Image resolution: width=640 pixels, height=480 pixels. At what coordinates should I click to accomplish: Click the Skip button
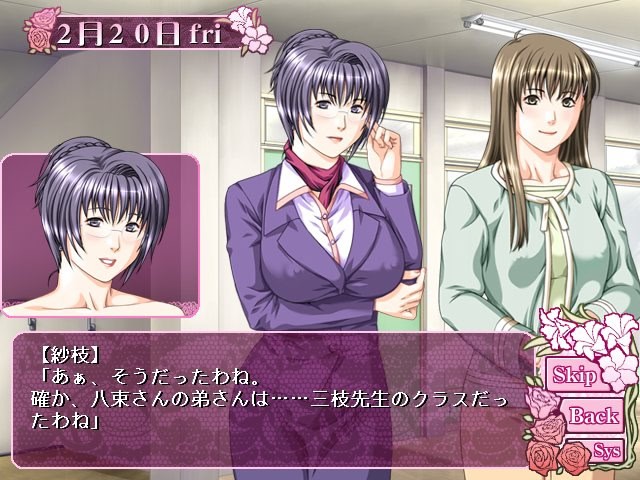(577, 377)
